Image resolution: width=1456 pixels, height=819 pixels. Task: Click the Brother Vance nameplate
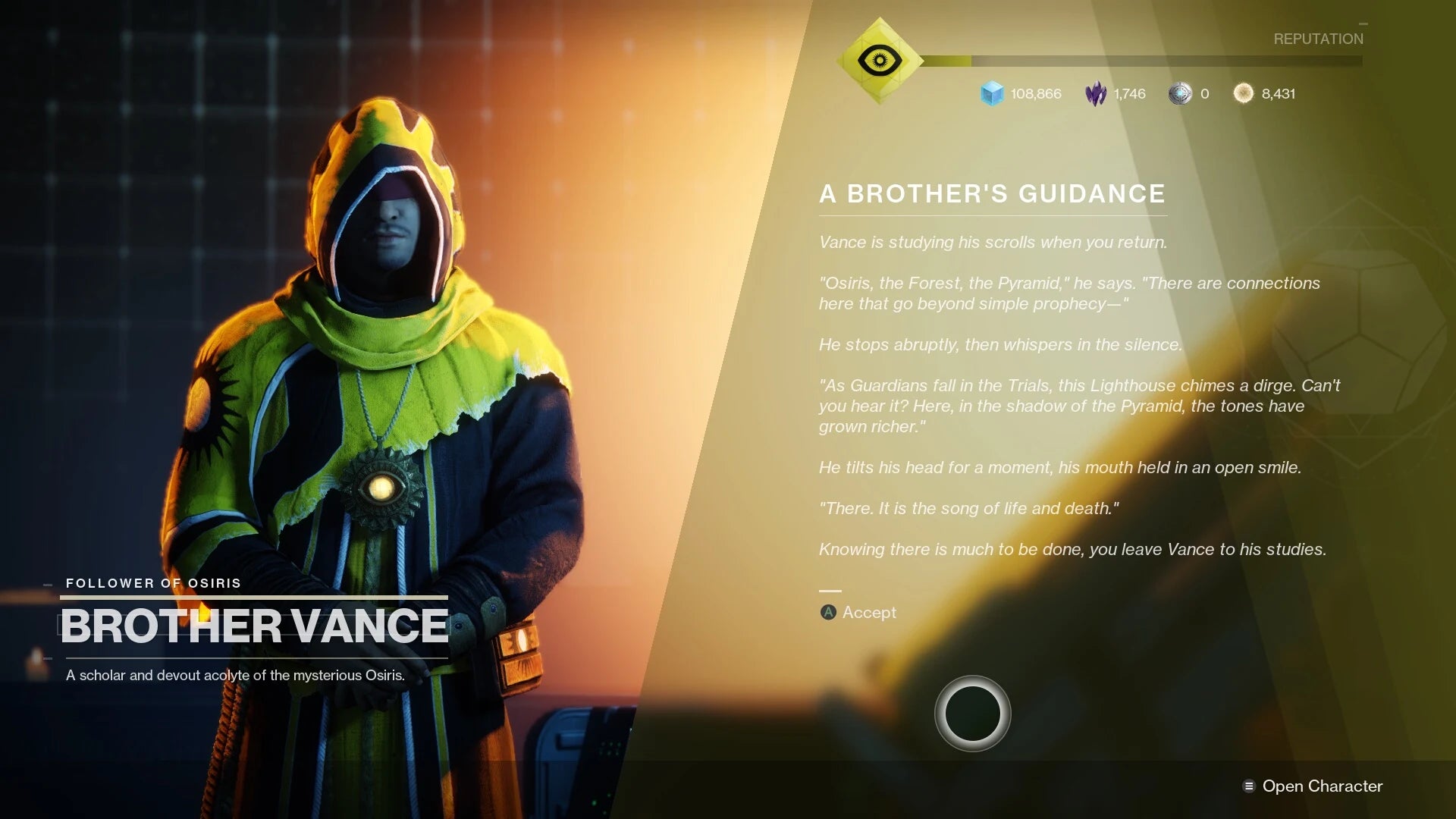[253, 626]
